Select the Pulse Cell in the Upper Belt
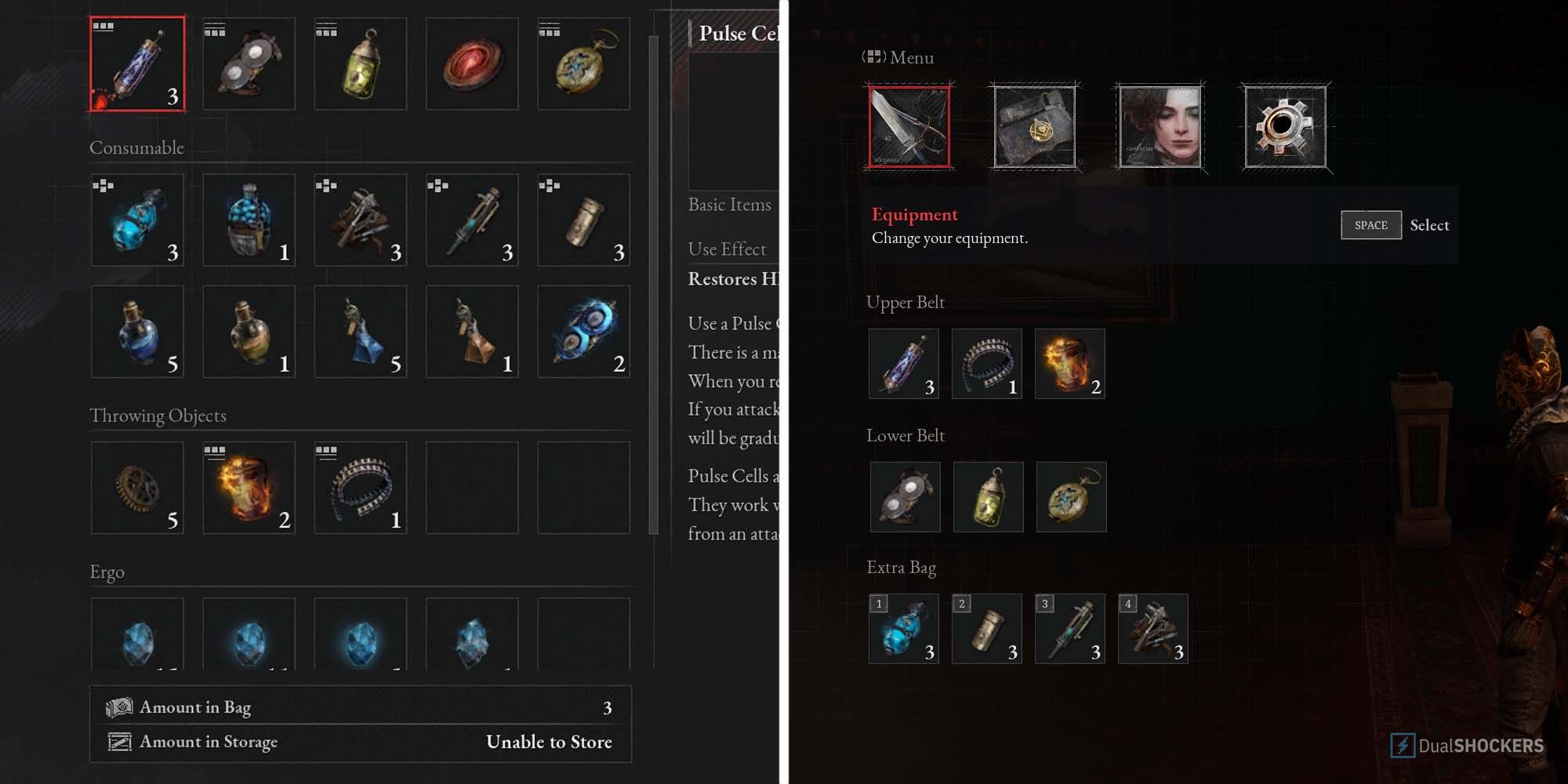Screen dimensions: 1568x784 coord(904,364)
